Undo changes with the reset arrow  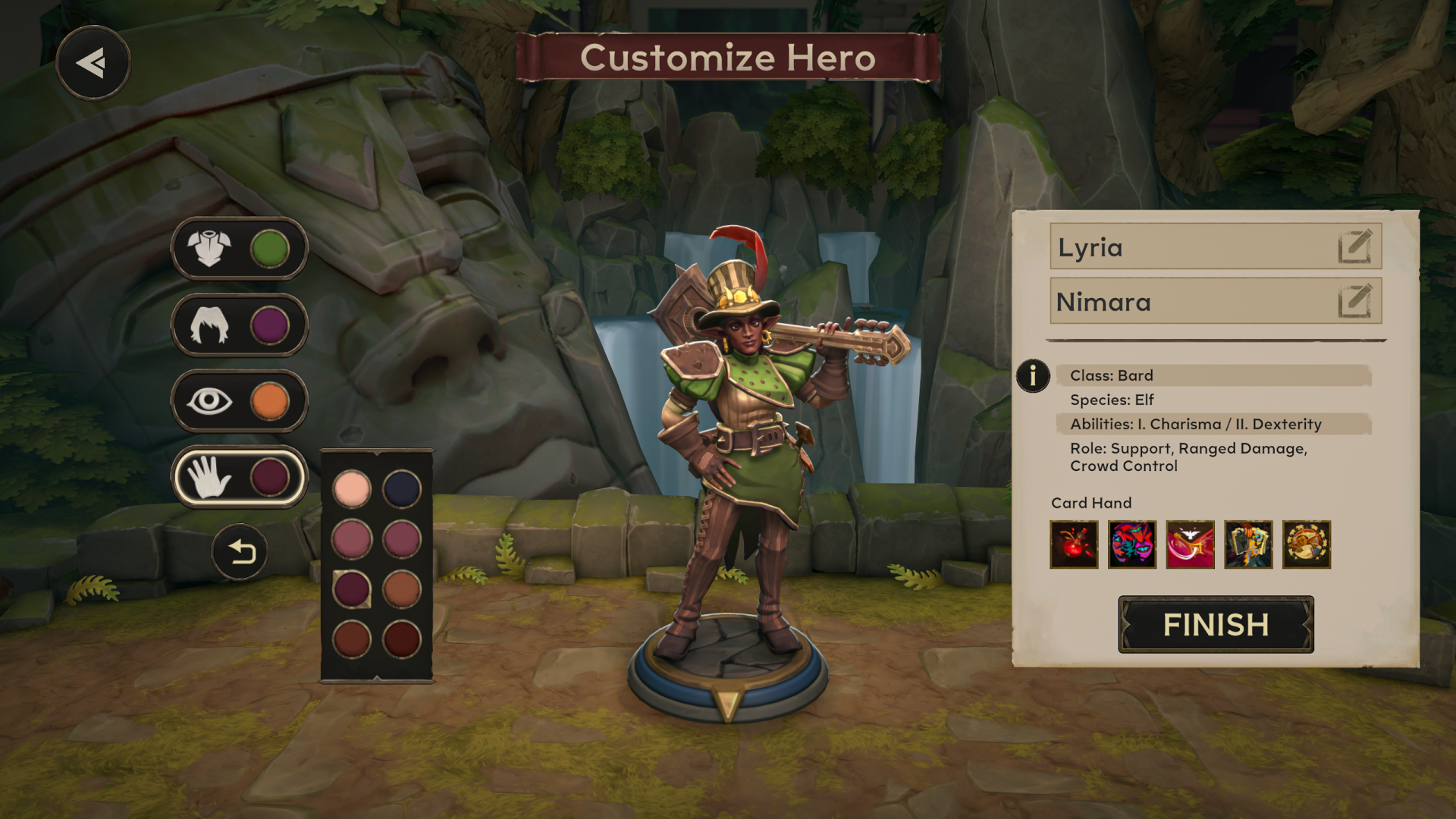240,552
